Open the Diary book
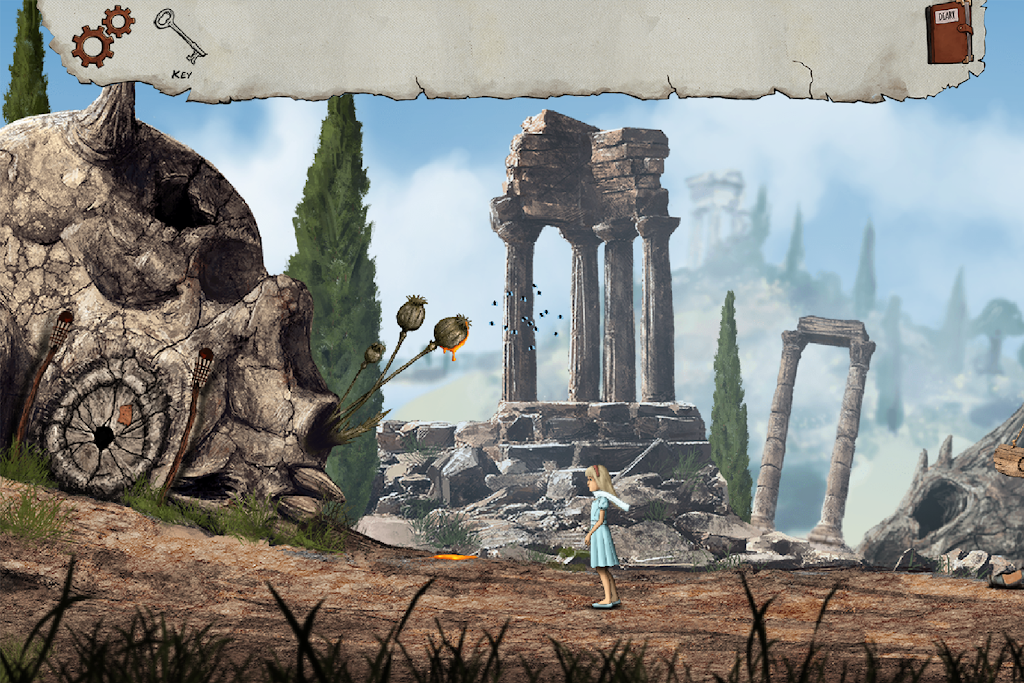 pyautogui.click(x=948, y=33)
